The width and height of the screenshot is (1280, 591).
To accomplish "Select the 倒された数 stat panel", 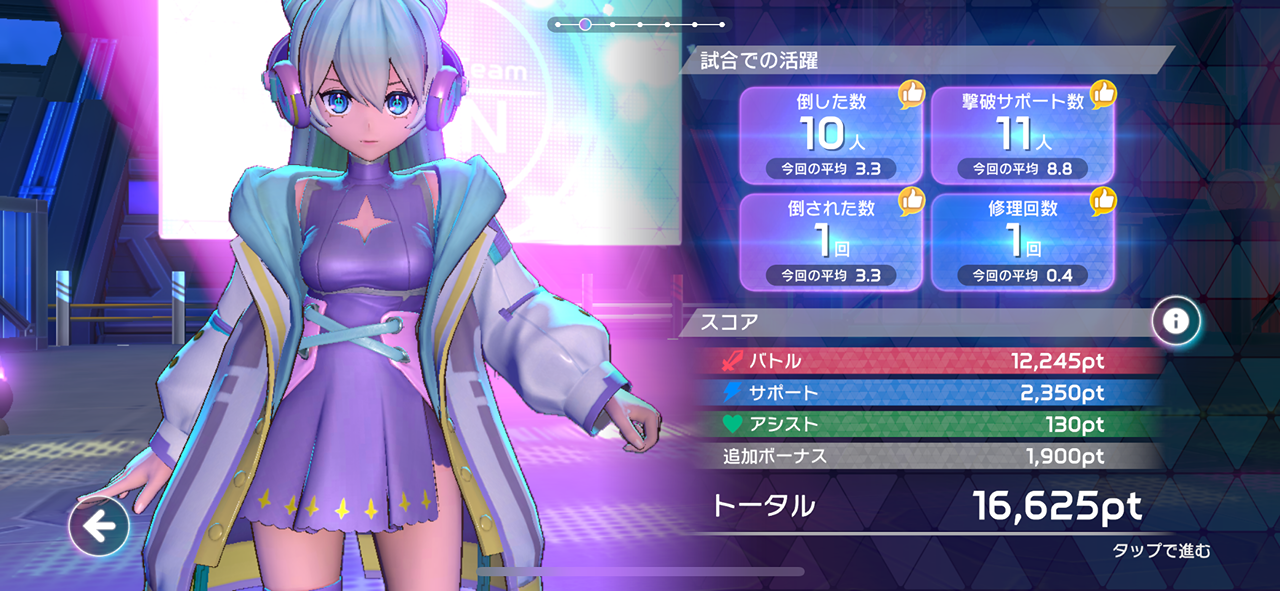I will 830,242.
